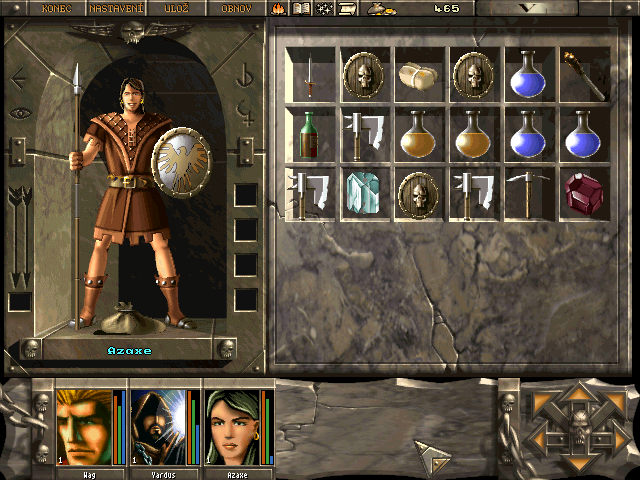Screen dimensions: 640x480
Task: Save the game with ULOŽ
Action: [176, 8]
